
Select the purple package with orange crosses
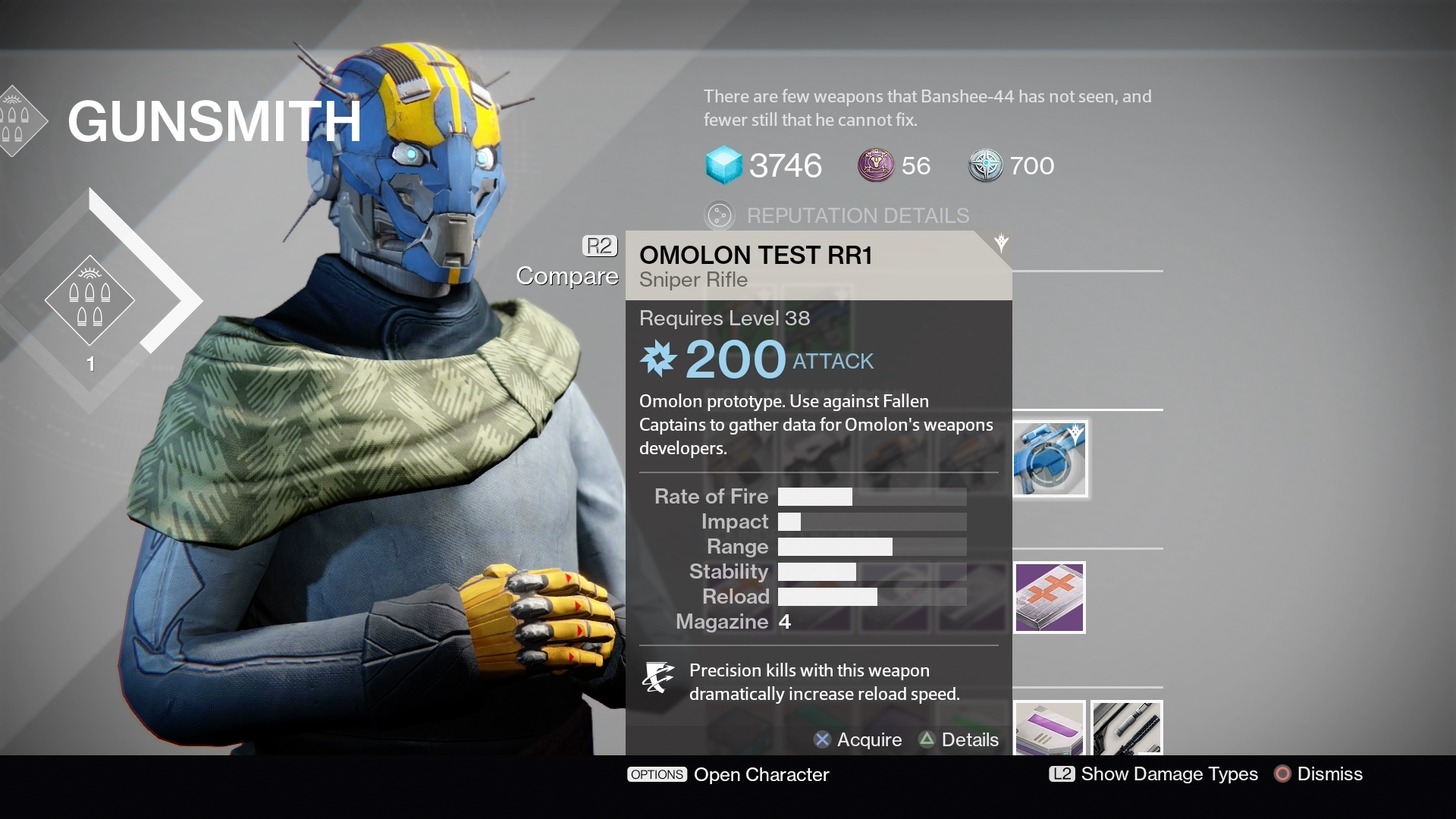click(x=1050, y=597)
